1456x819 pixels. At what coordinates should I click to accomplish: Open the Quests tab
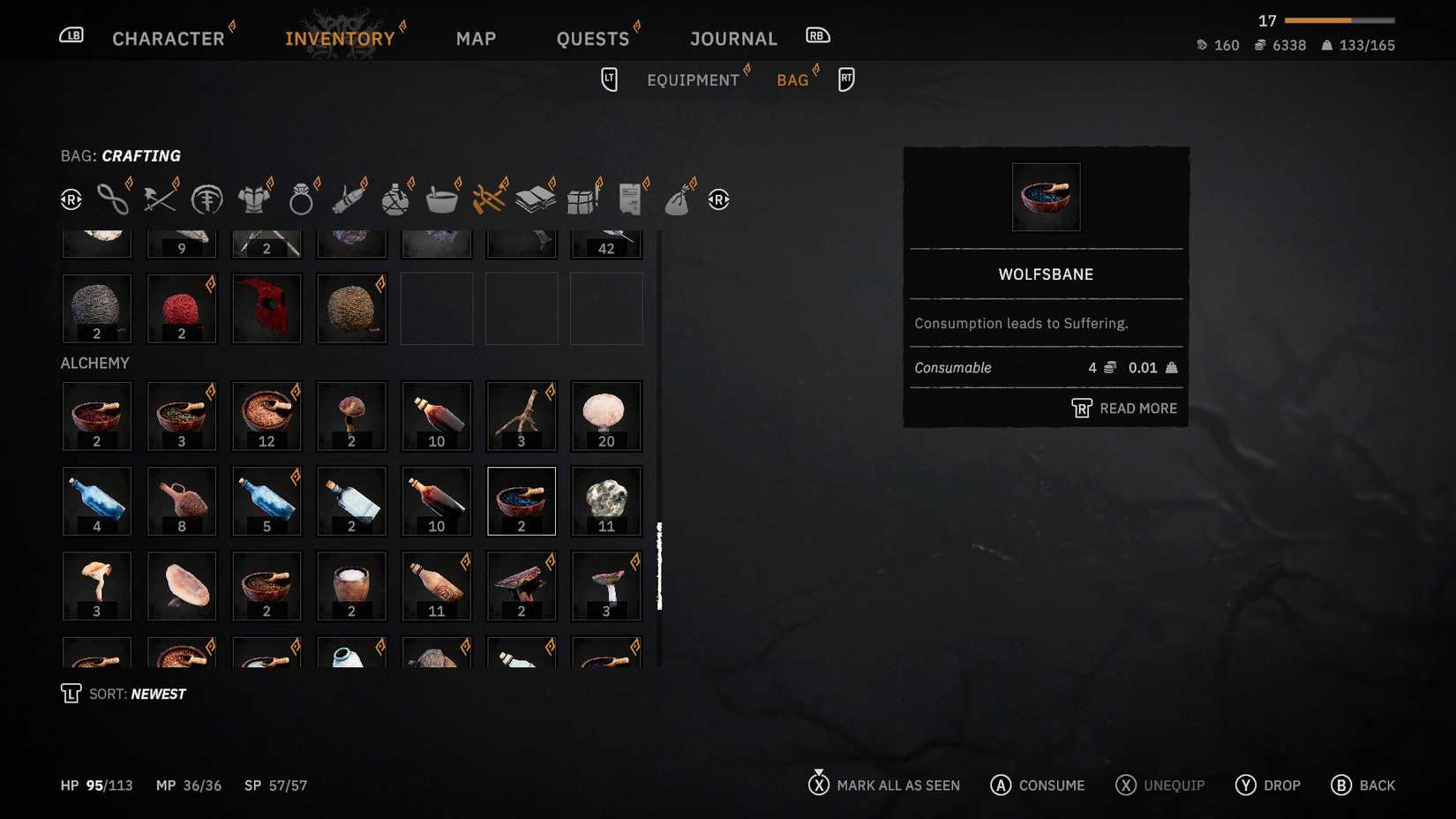click(592, 39)
